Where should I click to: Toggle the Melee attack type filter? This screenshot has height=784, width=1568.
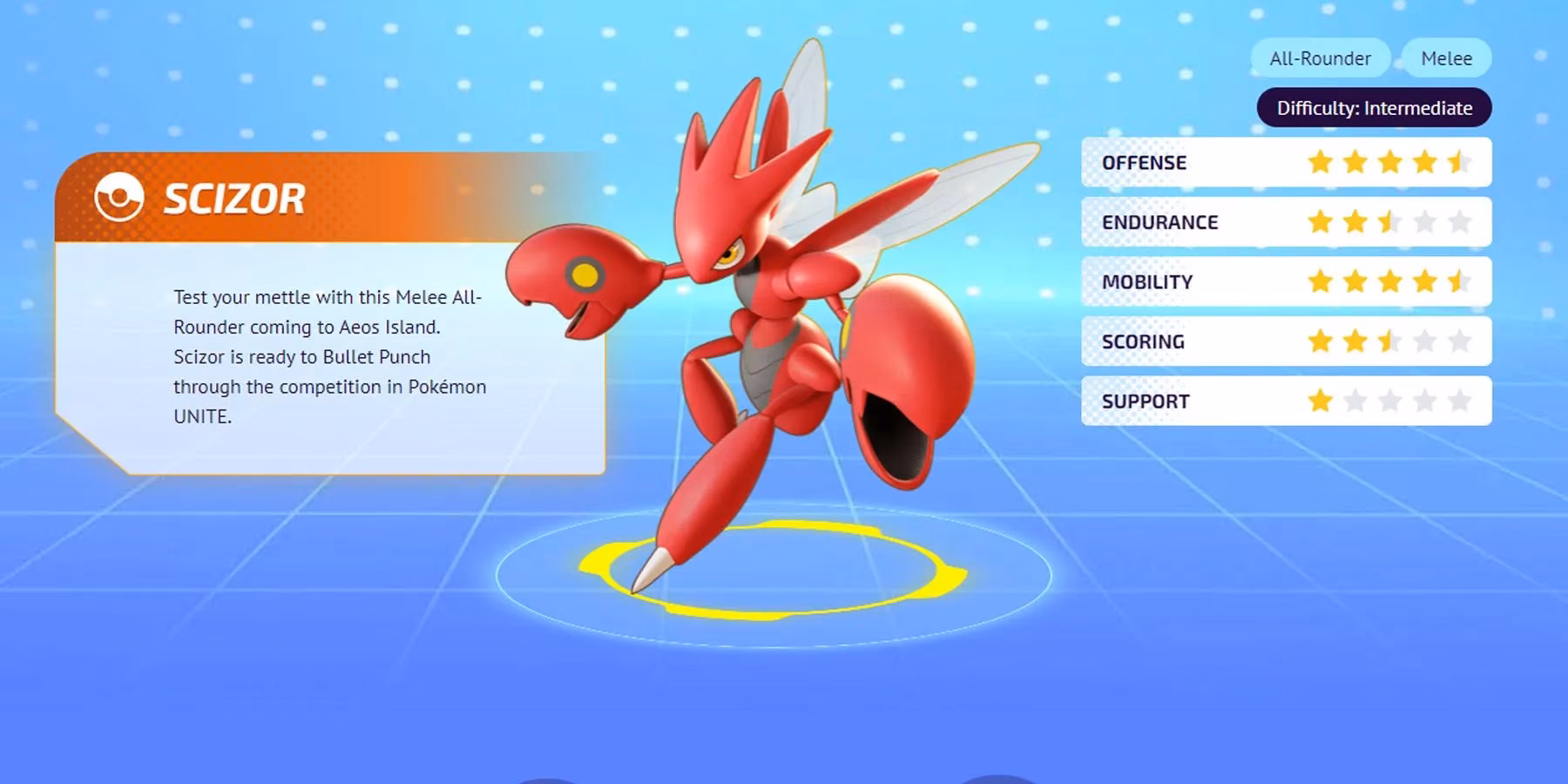pyautogui.click(x=1446, y=57)
